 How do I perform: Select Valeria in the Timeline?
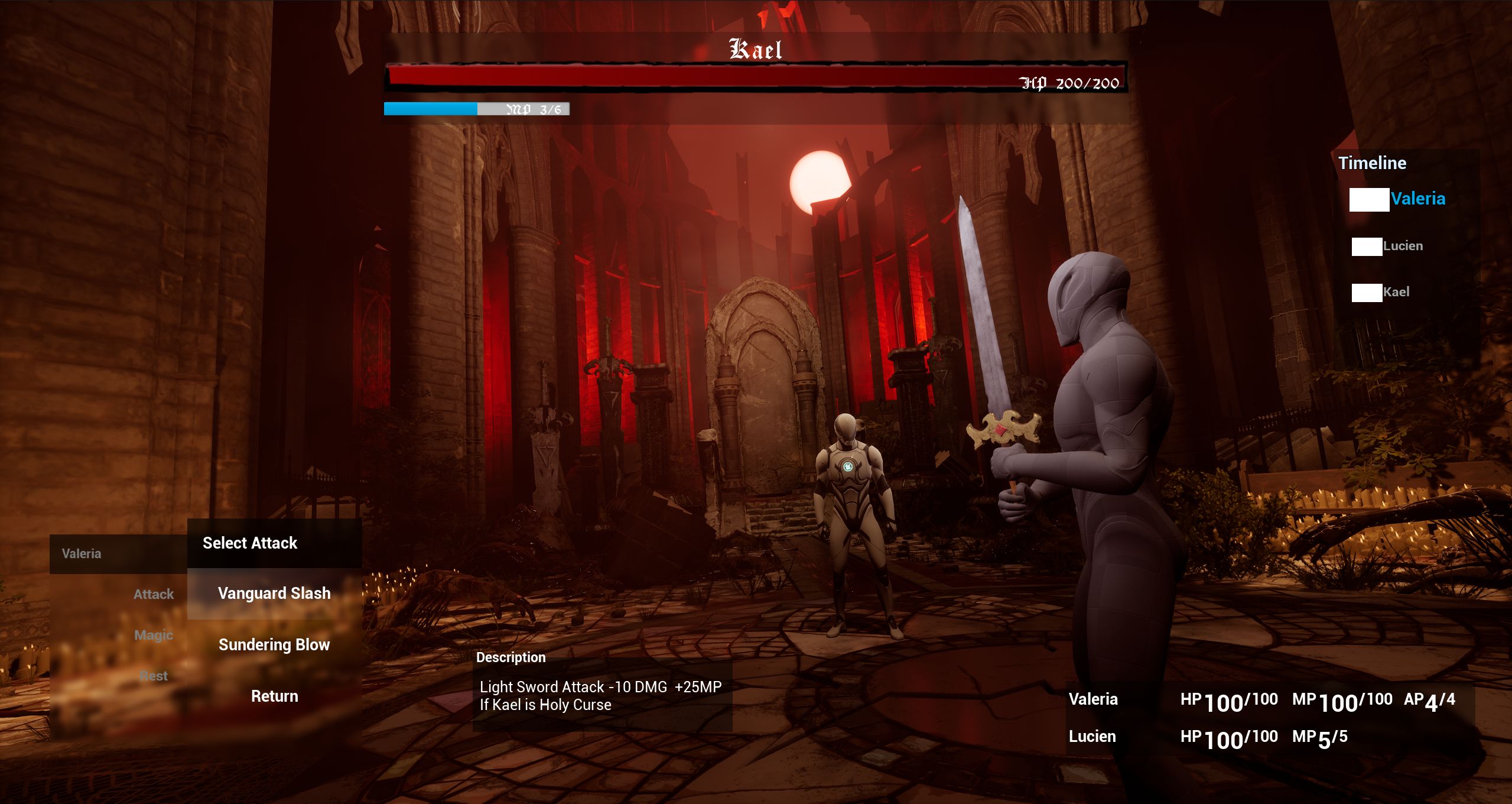pyautogui.click(x=1417, y=199)
